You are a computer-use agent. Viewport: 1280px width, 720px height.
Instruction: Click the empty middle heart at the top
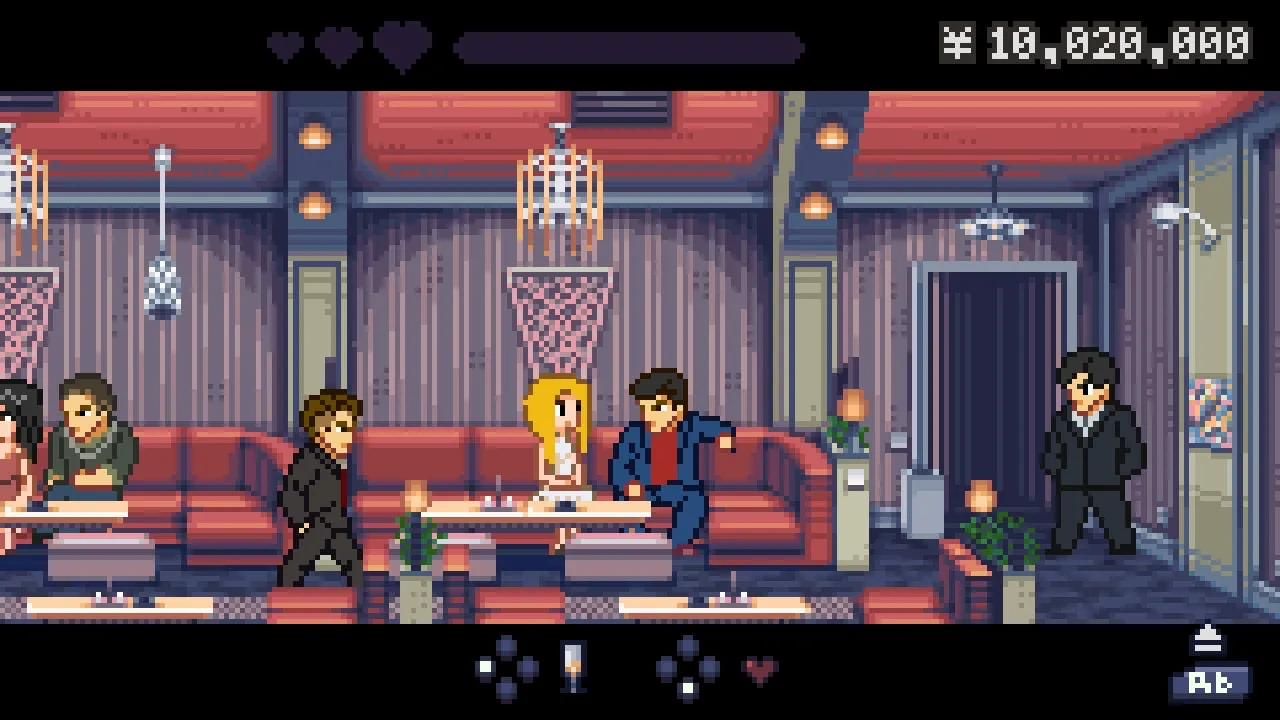click(340, 43)
